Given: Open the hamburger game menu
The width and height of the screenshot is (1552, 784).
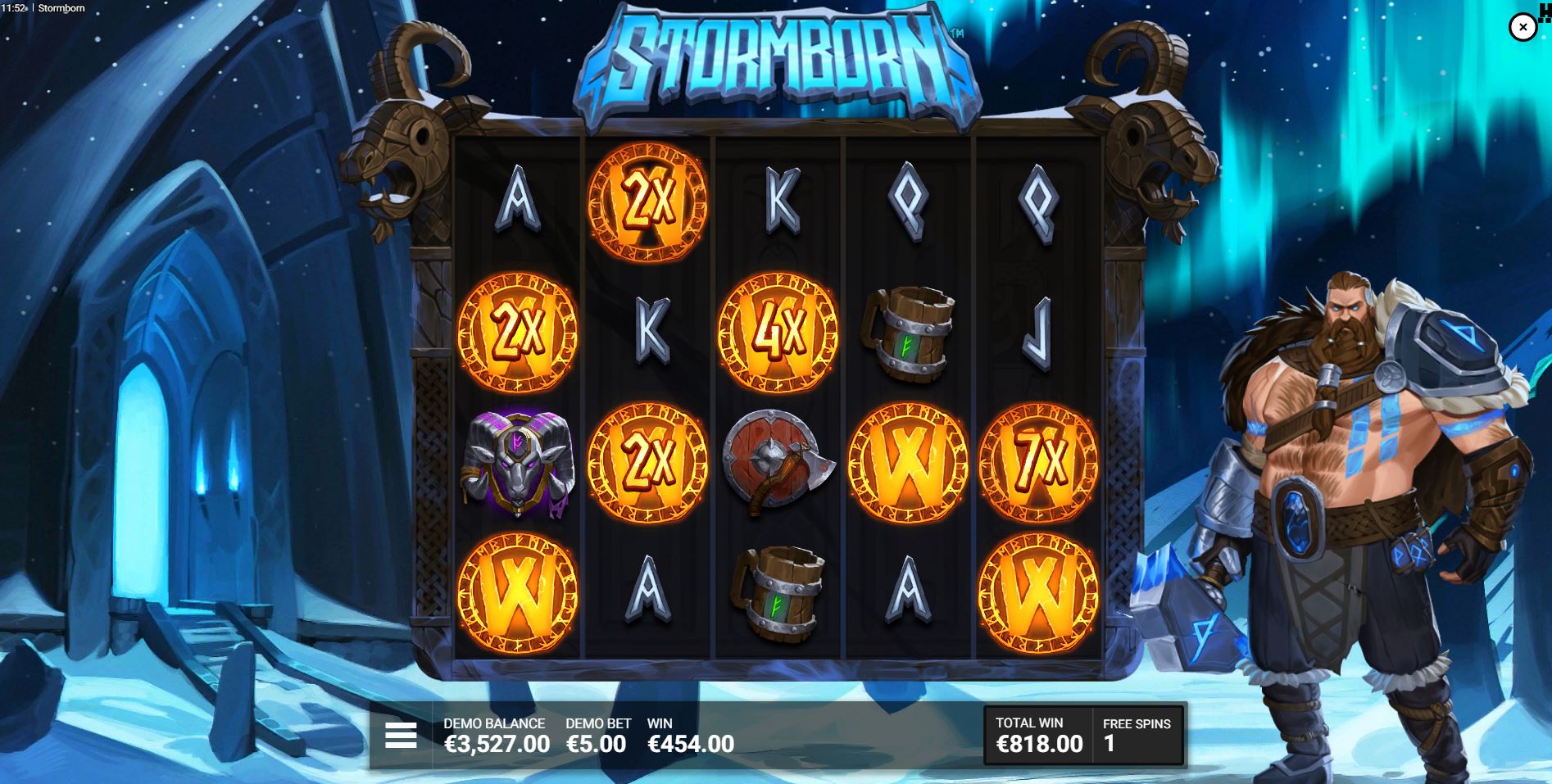Looking at the screenshot, I should (x=401, y=736).
